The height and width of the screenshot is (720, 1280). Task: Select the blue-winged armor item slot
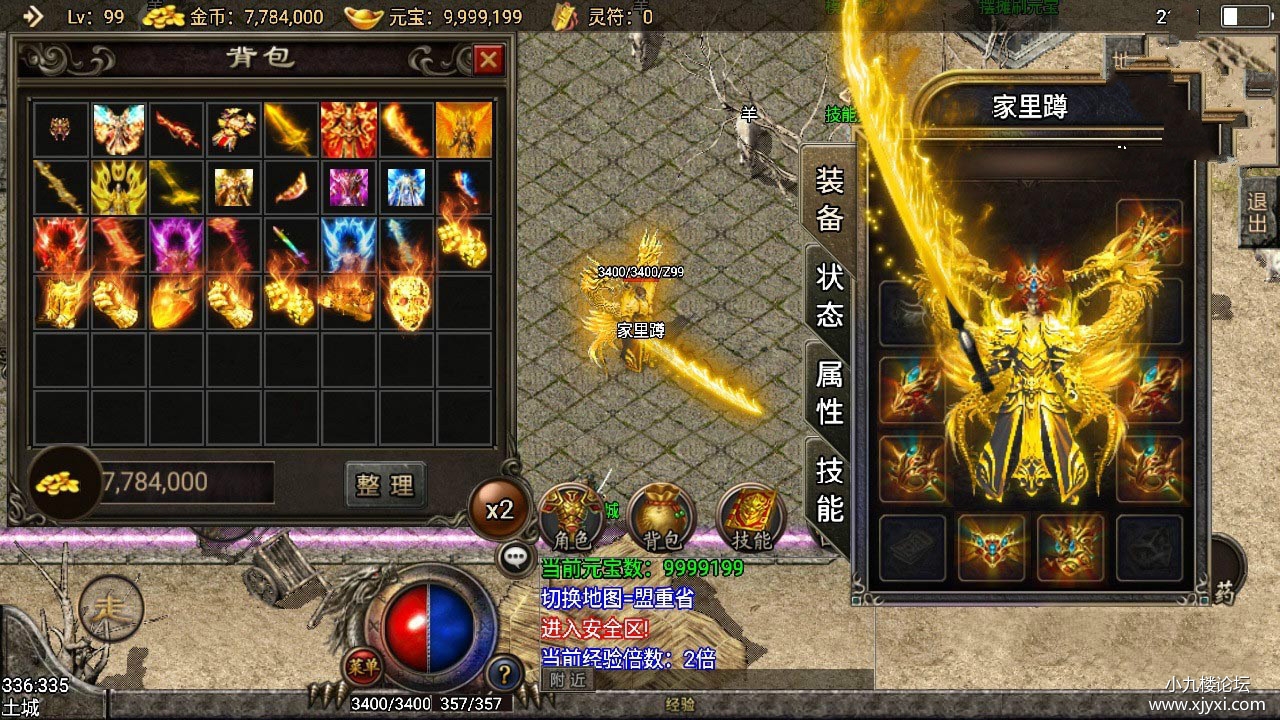pyautogui.click(x=348, y=244)
